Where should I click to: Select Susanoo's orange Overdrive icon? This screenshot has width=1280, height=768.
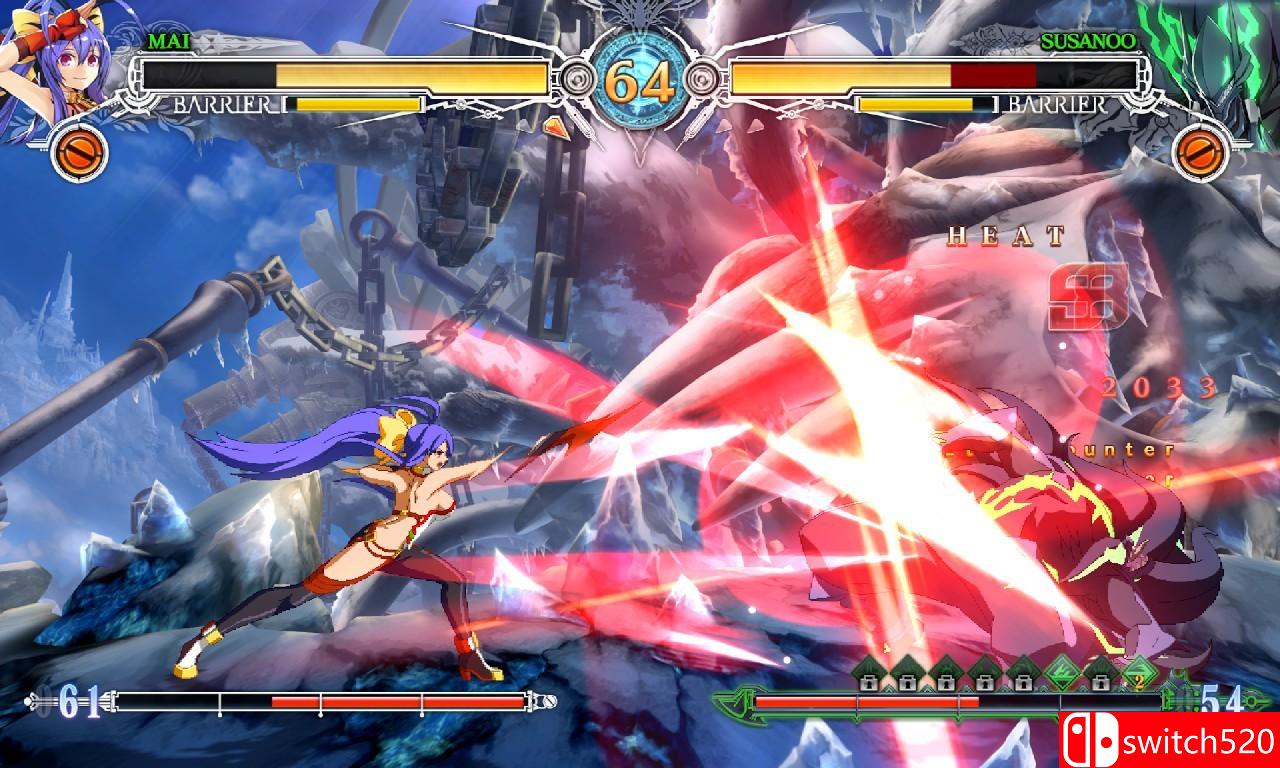pos(1198,152)
